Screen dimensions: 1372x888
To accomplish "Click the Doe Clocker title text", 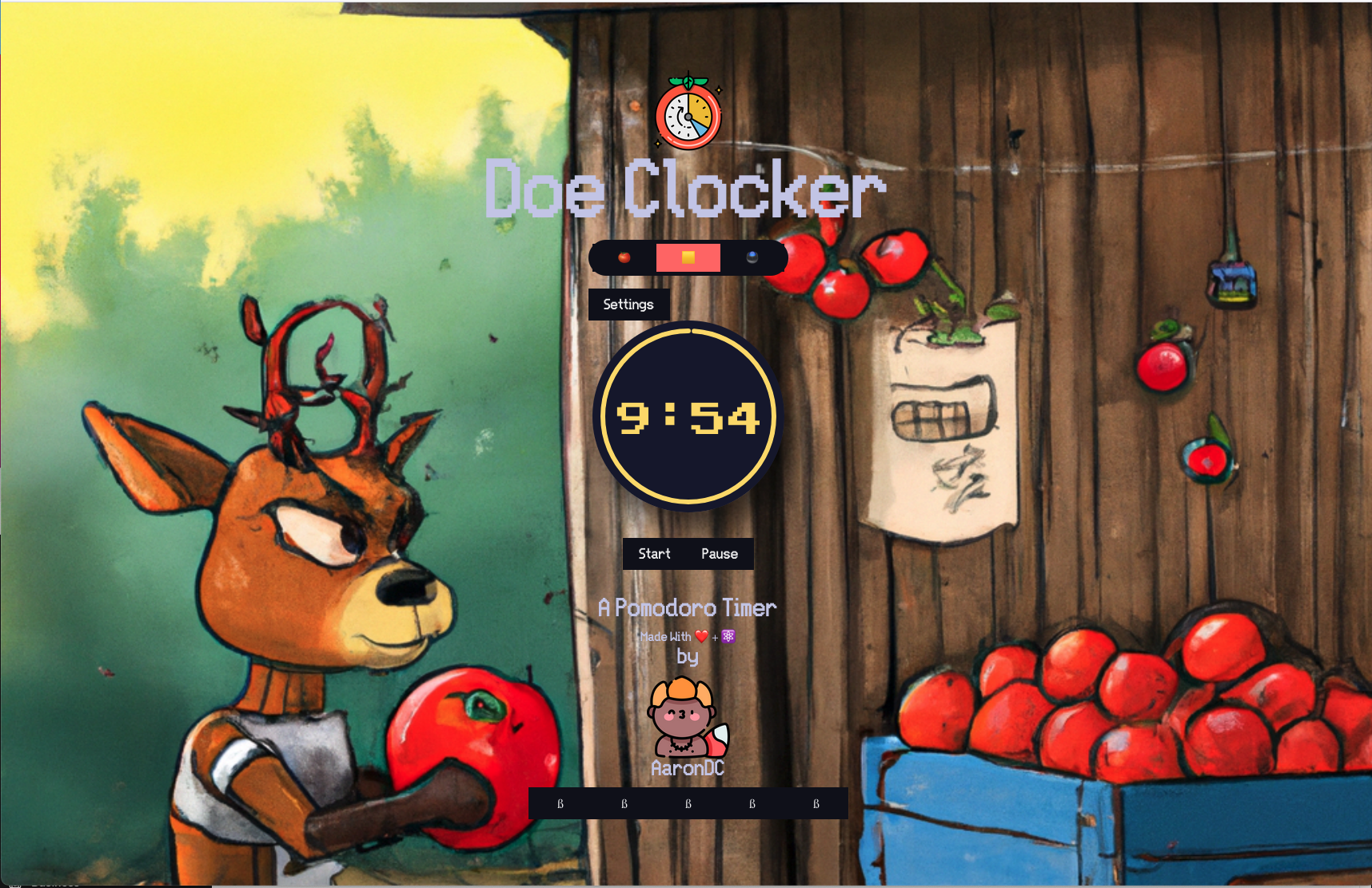I will click(x=686, y=190).
